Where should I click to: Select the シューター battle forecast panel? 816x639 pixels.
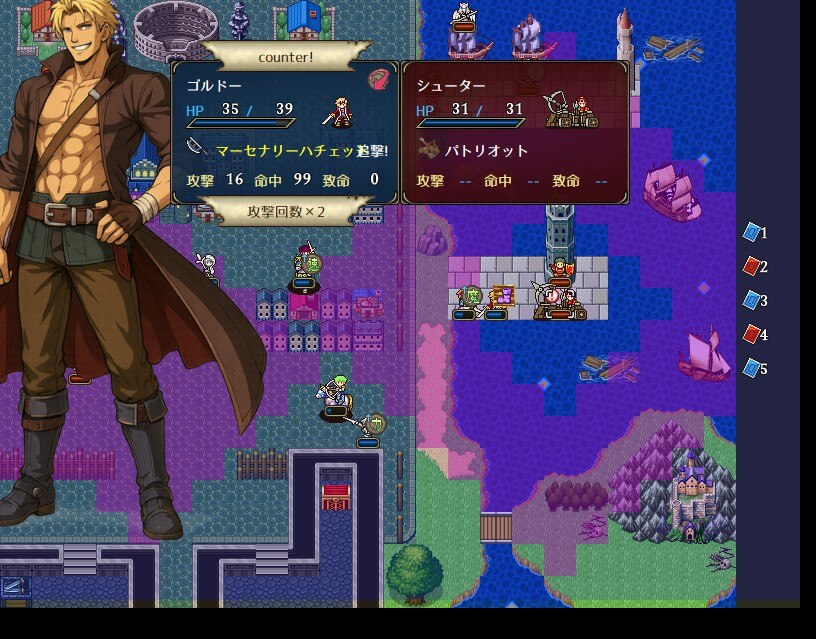pyautogui.click(x=516, y=132)
